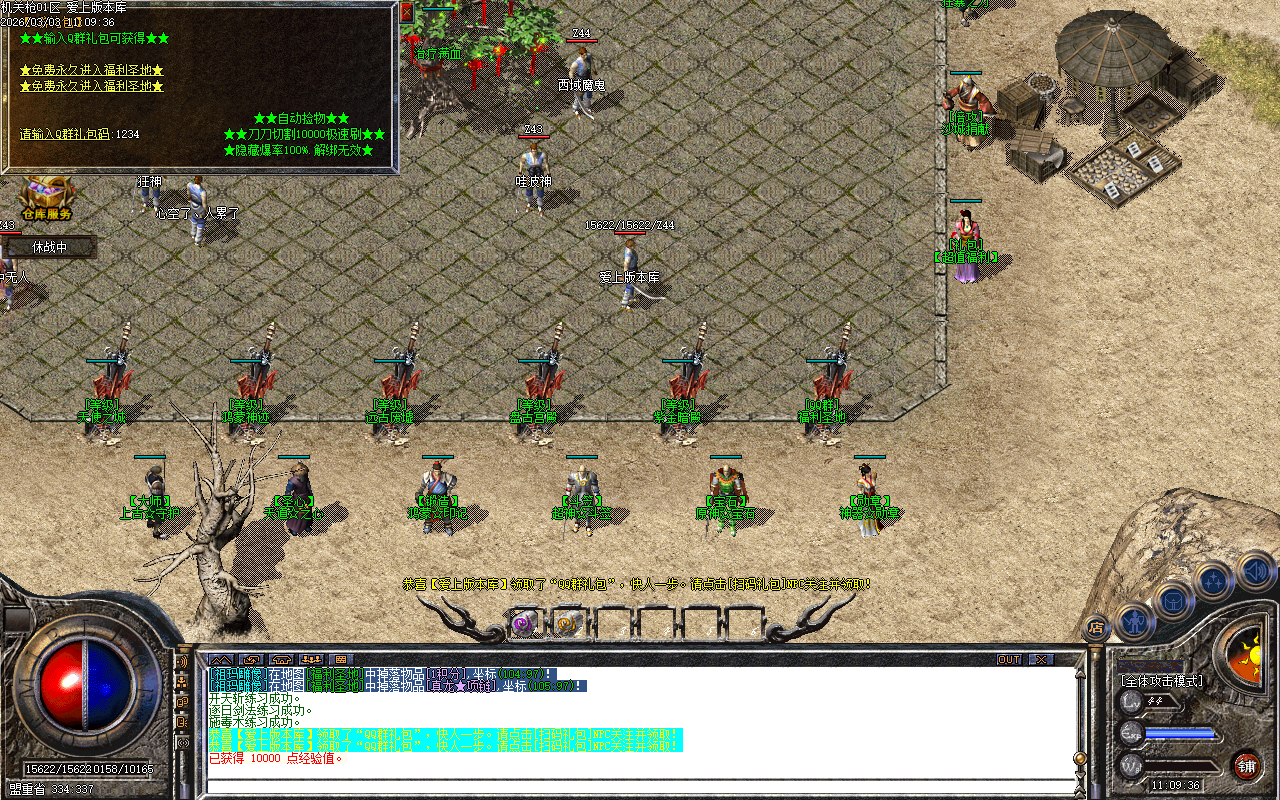Use the purple potion in quick slot 1
1280x800 pixels.
point(521,625)
